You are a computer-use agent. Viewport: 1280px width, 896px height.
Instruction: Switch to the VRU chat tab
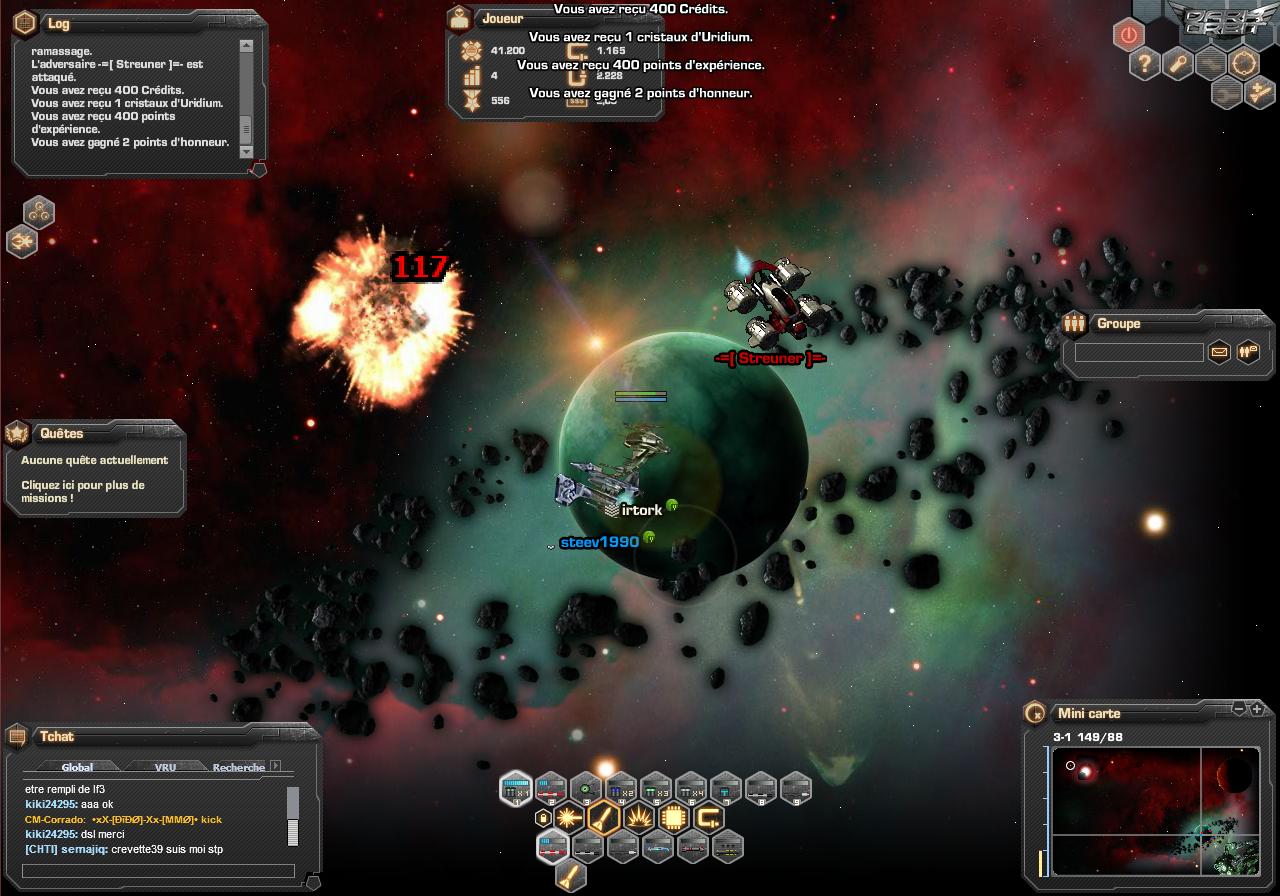[x=165, y=767]
